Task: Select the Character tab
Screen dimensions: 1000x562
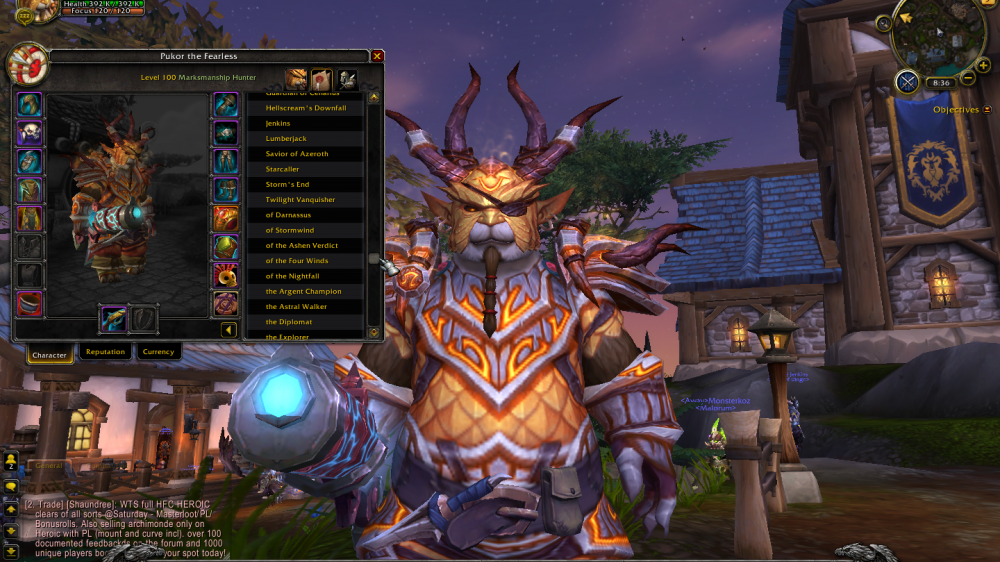Action: pyautogui.click(x=49, y=354)
